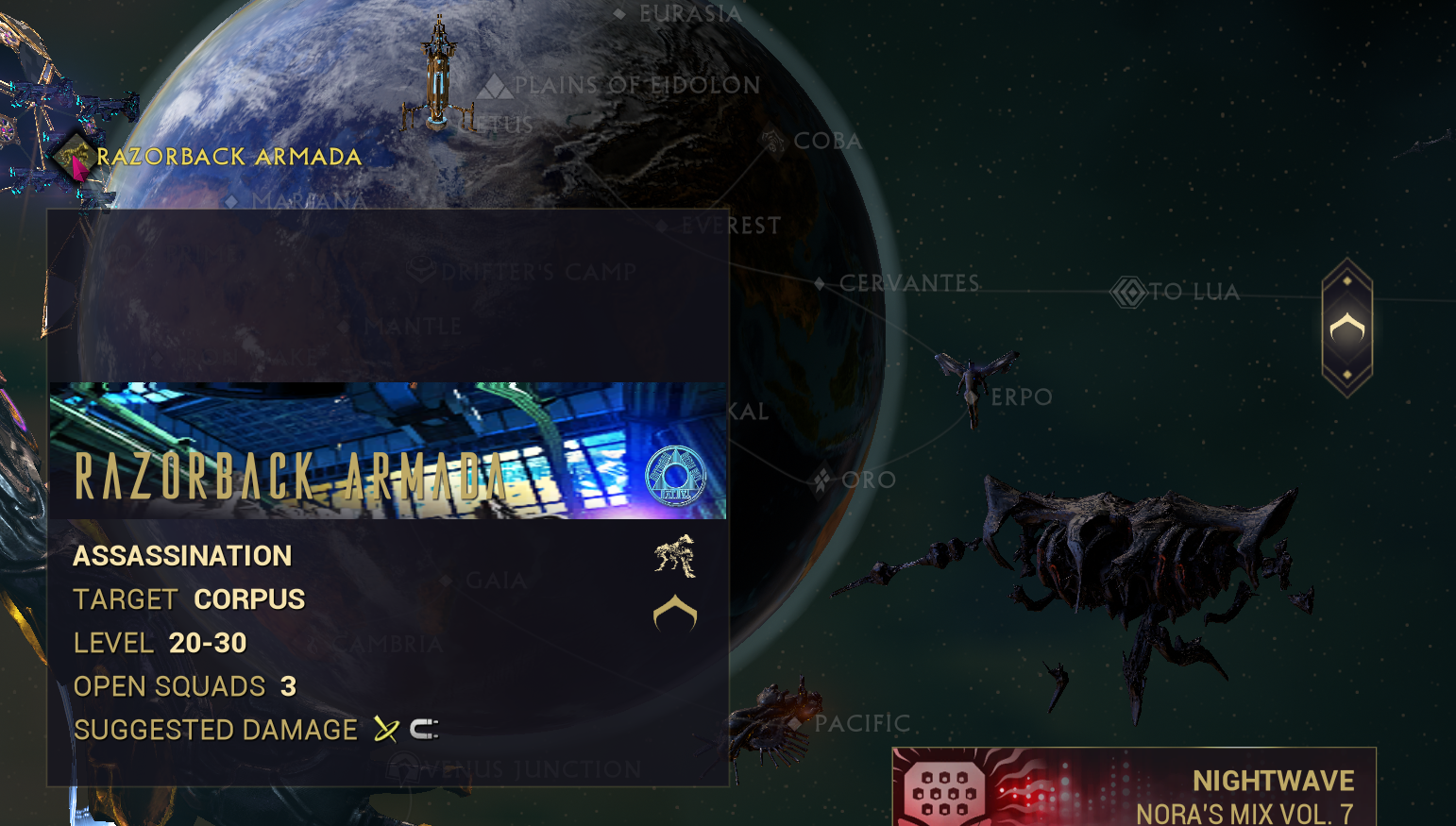
Task: Click the upper diamond on the planet navigation banner
Action: click(1346, 278)
